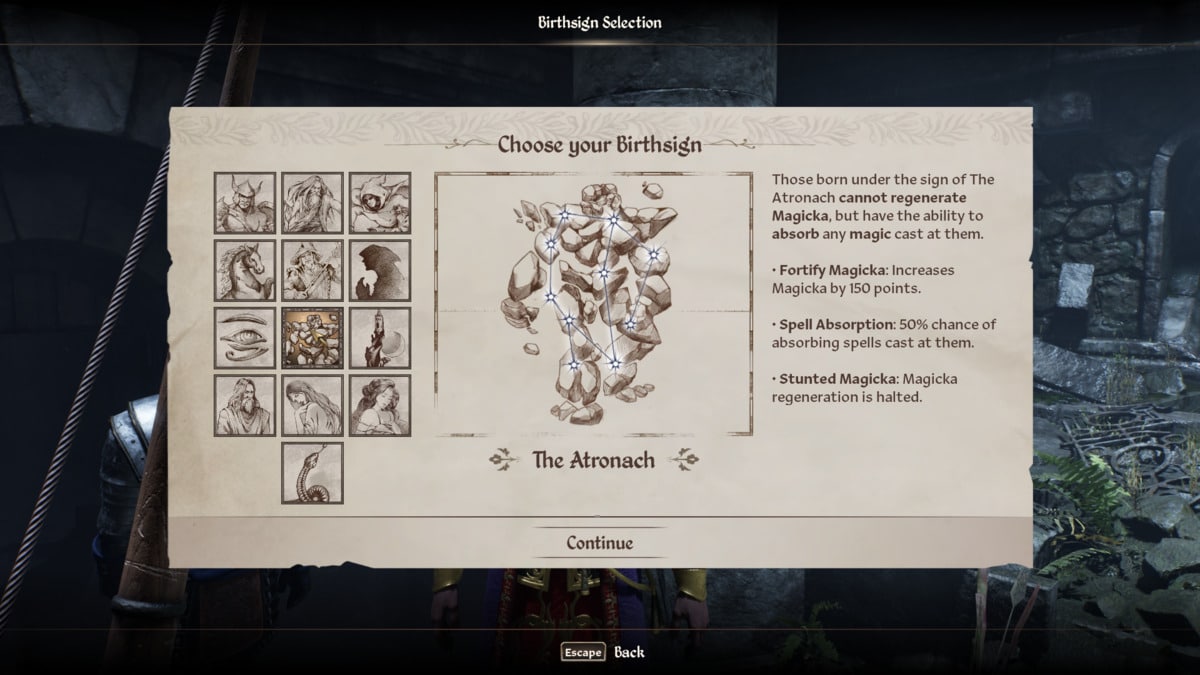Confirm birthsign with the Continue button
This screenshot has height=675, width=1200.
pos(599,543)
